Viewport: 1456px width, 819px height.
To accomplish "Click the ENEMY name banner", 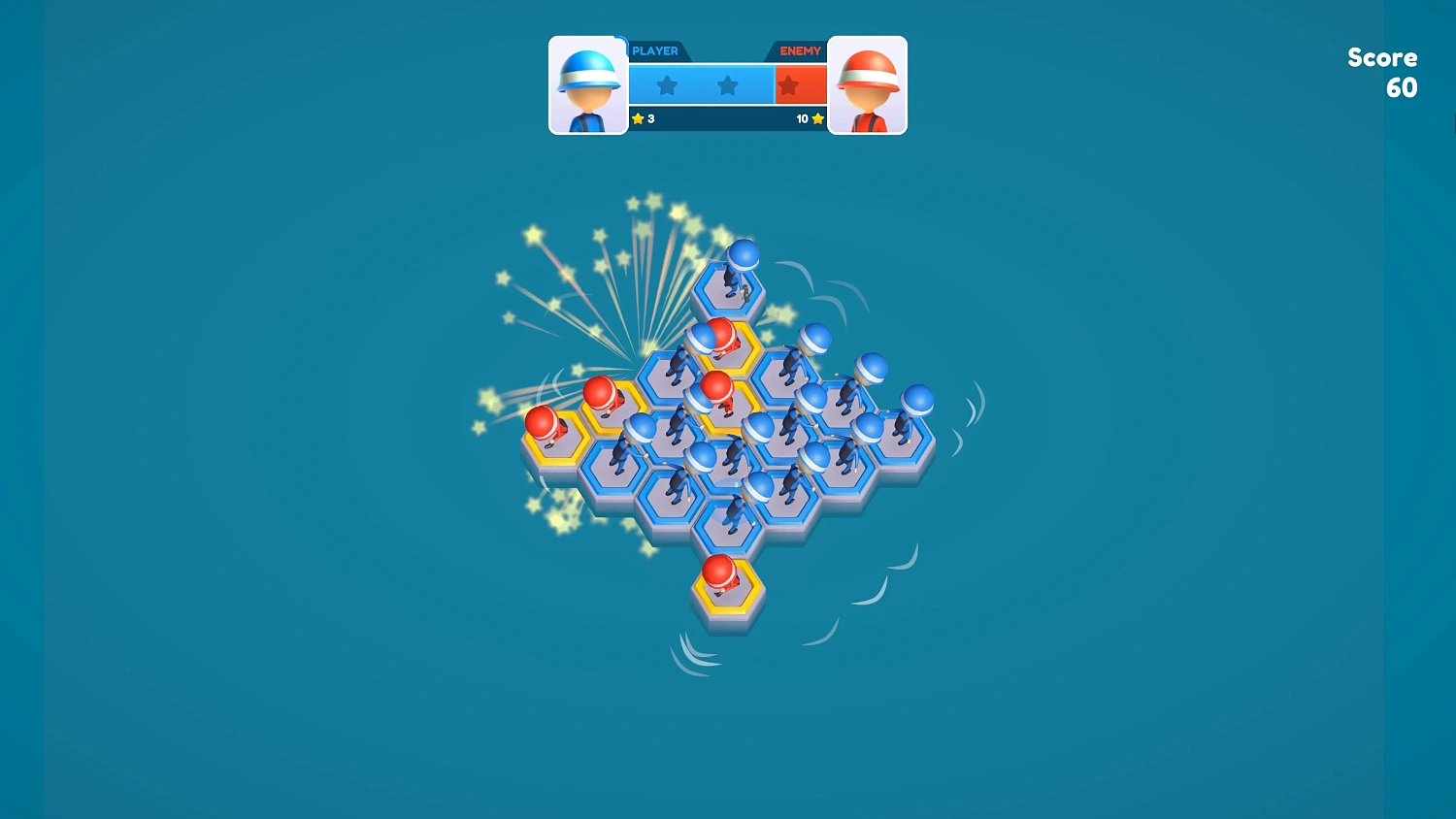I will coord(800,49).
